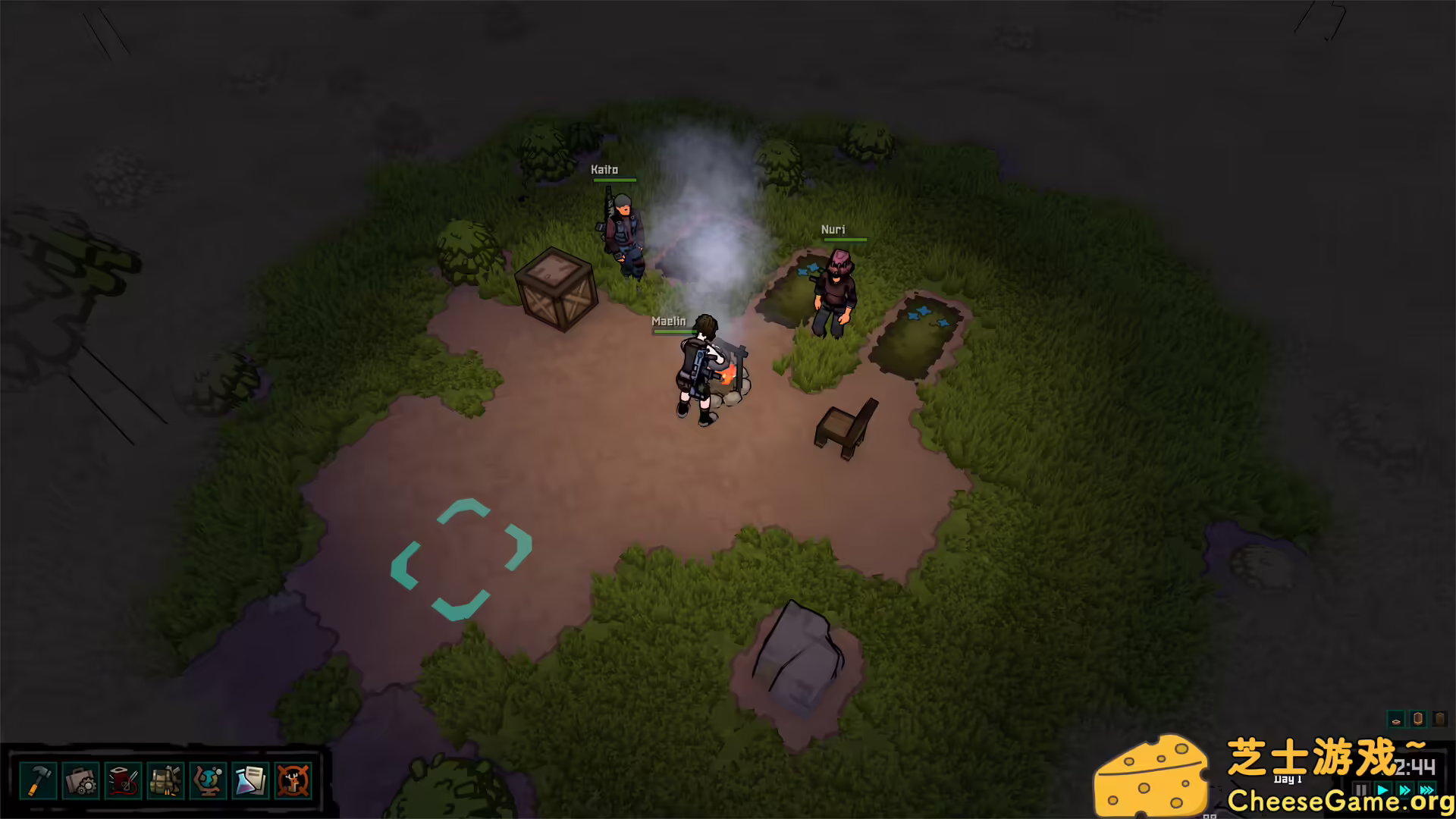This screenshot has width=1456, height=819.
Task: Click the Day 1 label
Action: [x=1288, y=779]
